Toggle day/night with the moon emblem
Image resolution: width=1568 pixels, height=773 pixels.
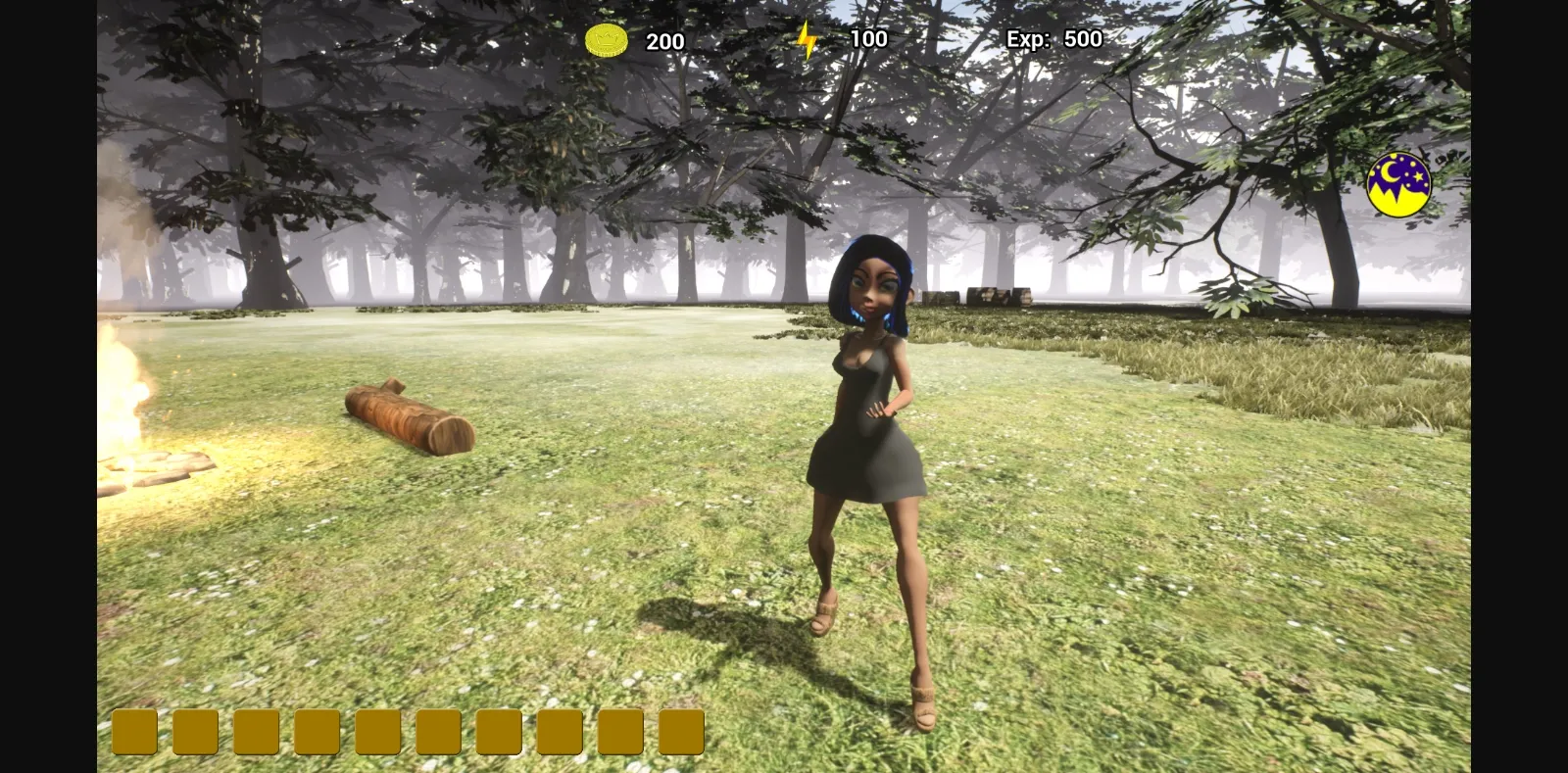point(1399,181)
